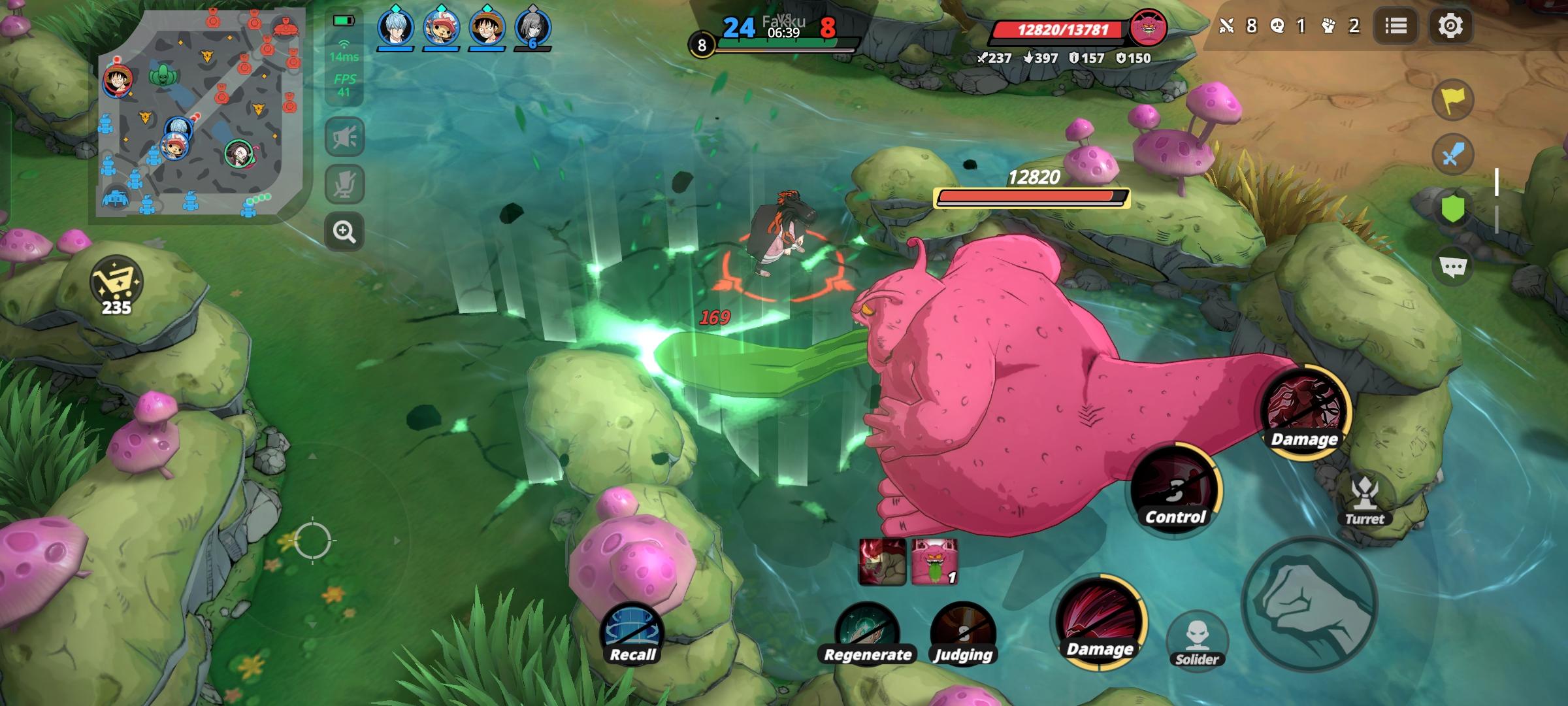Send the yellow flag signal
This screenshot has height=706, width=1568.
coord(1452,100)
